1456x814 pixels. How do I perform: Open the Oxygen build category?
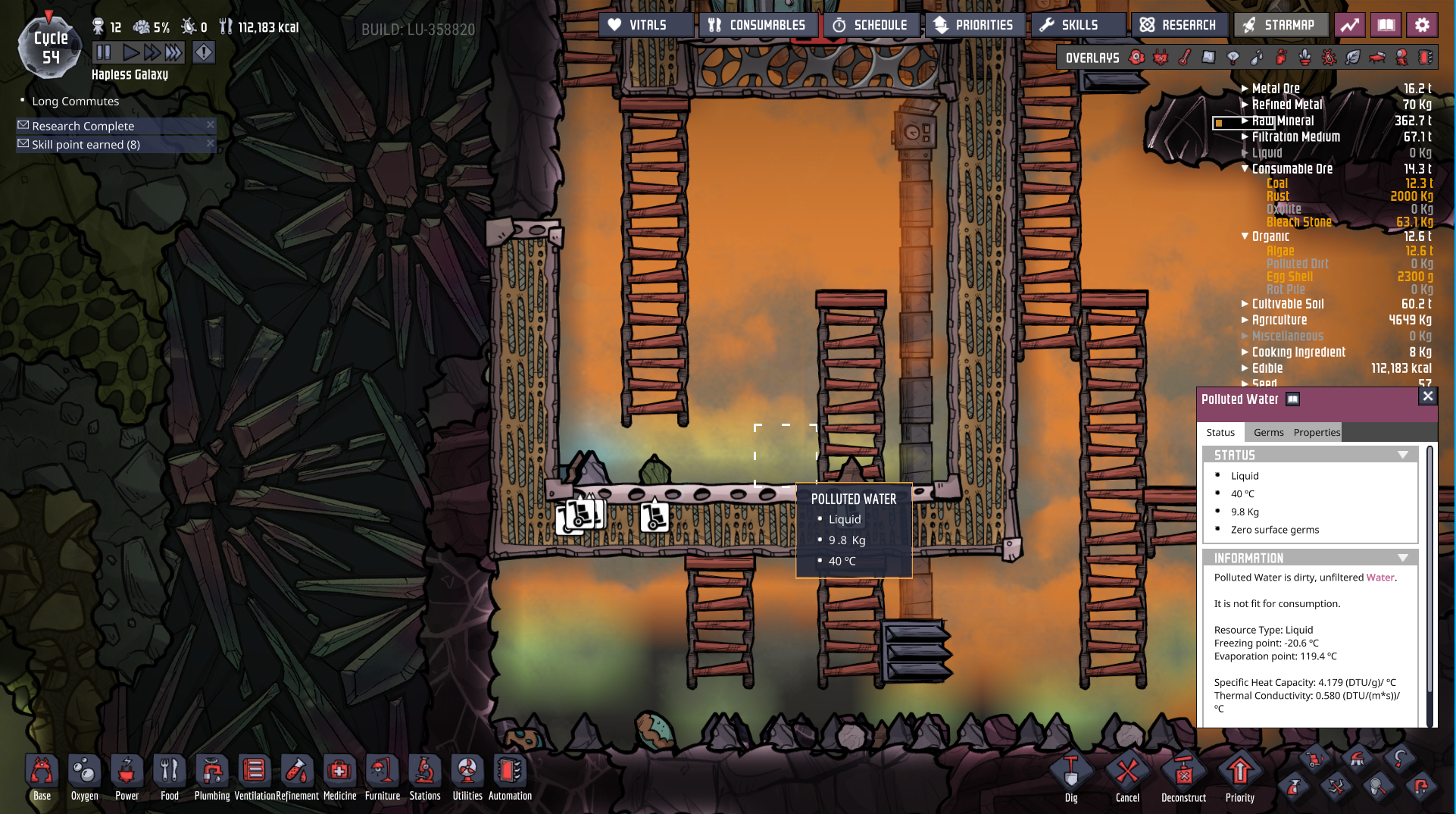[84, 777]
